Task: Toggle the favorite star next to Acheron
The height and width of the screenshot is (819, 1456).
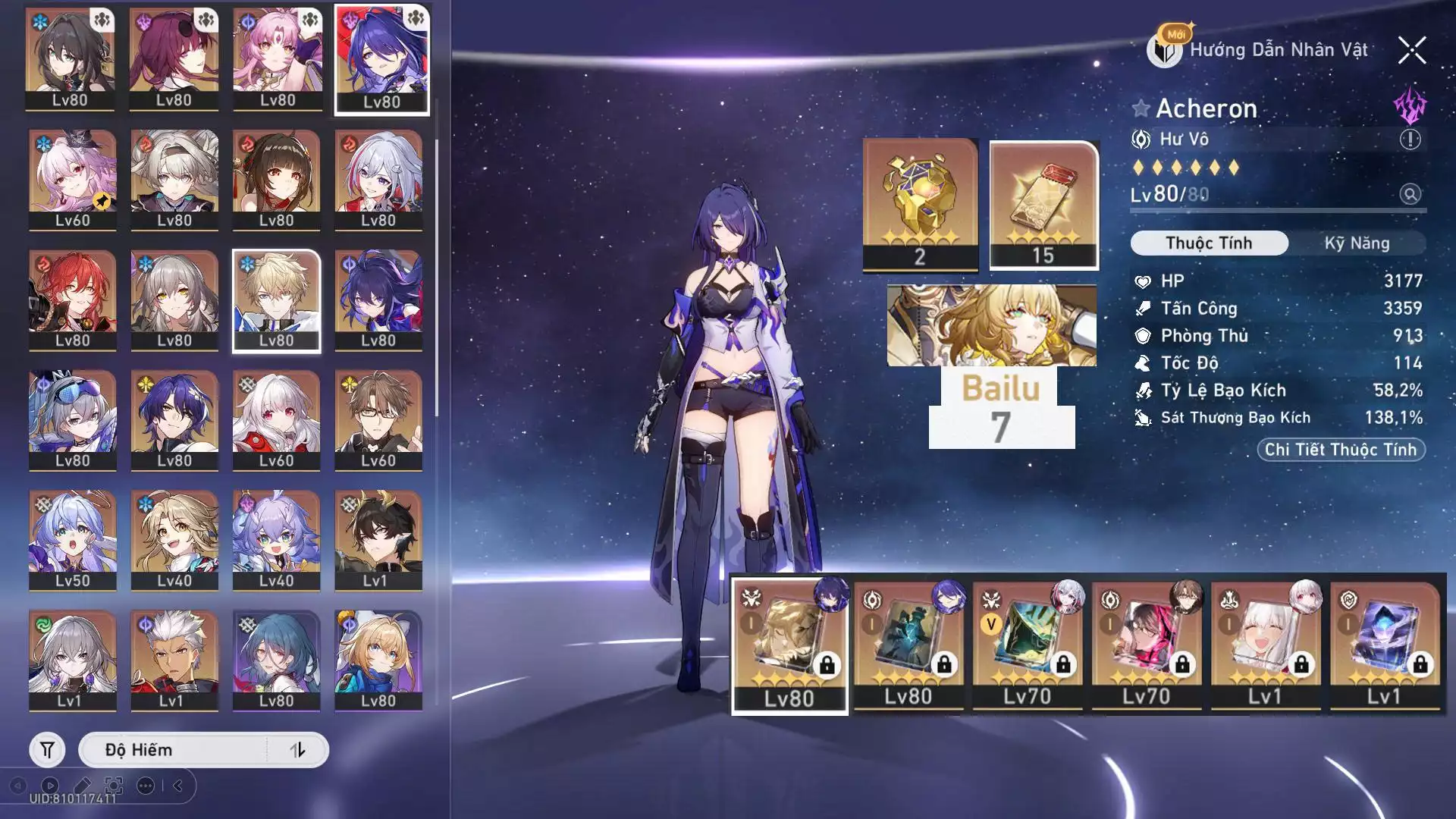Action: (1141, 108)
